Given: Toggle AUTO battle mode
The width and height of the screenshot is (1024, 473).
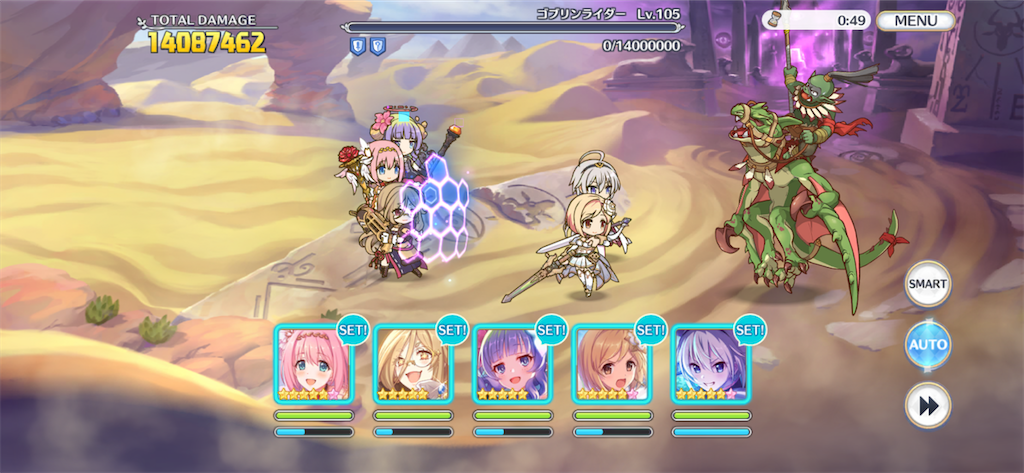Looking at the screenshot, I should [927, 345].
